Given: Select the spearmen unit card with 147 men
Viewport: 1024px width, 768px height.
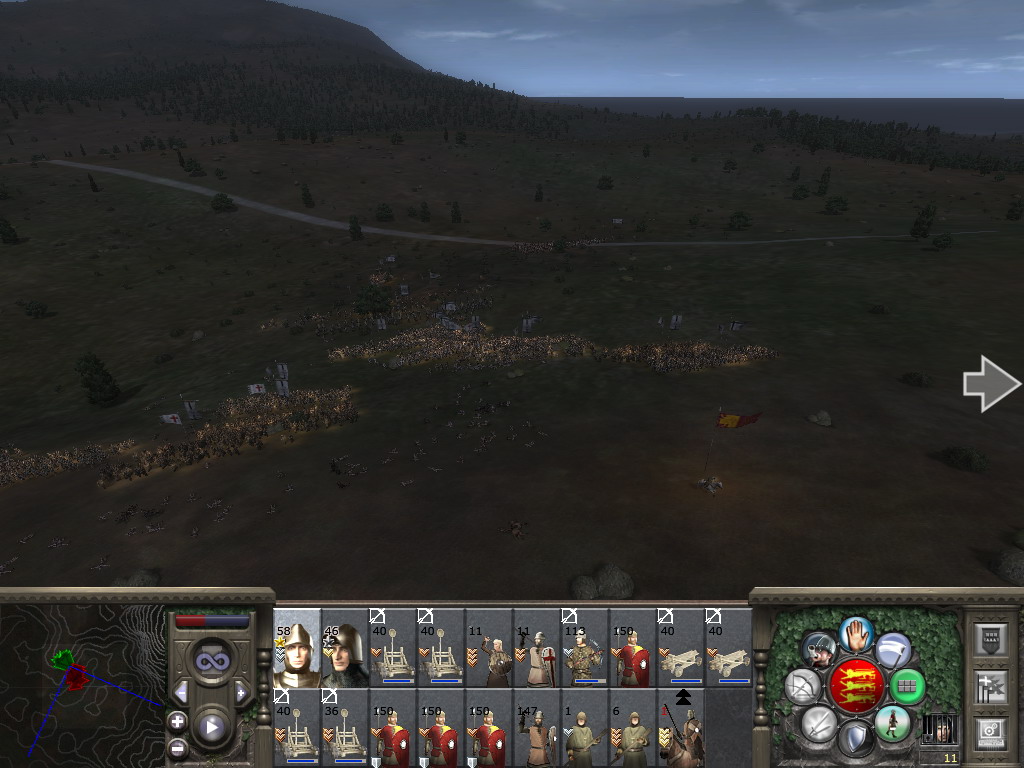Looking at the screenshot, I should 537,727.
